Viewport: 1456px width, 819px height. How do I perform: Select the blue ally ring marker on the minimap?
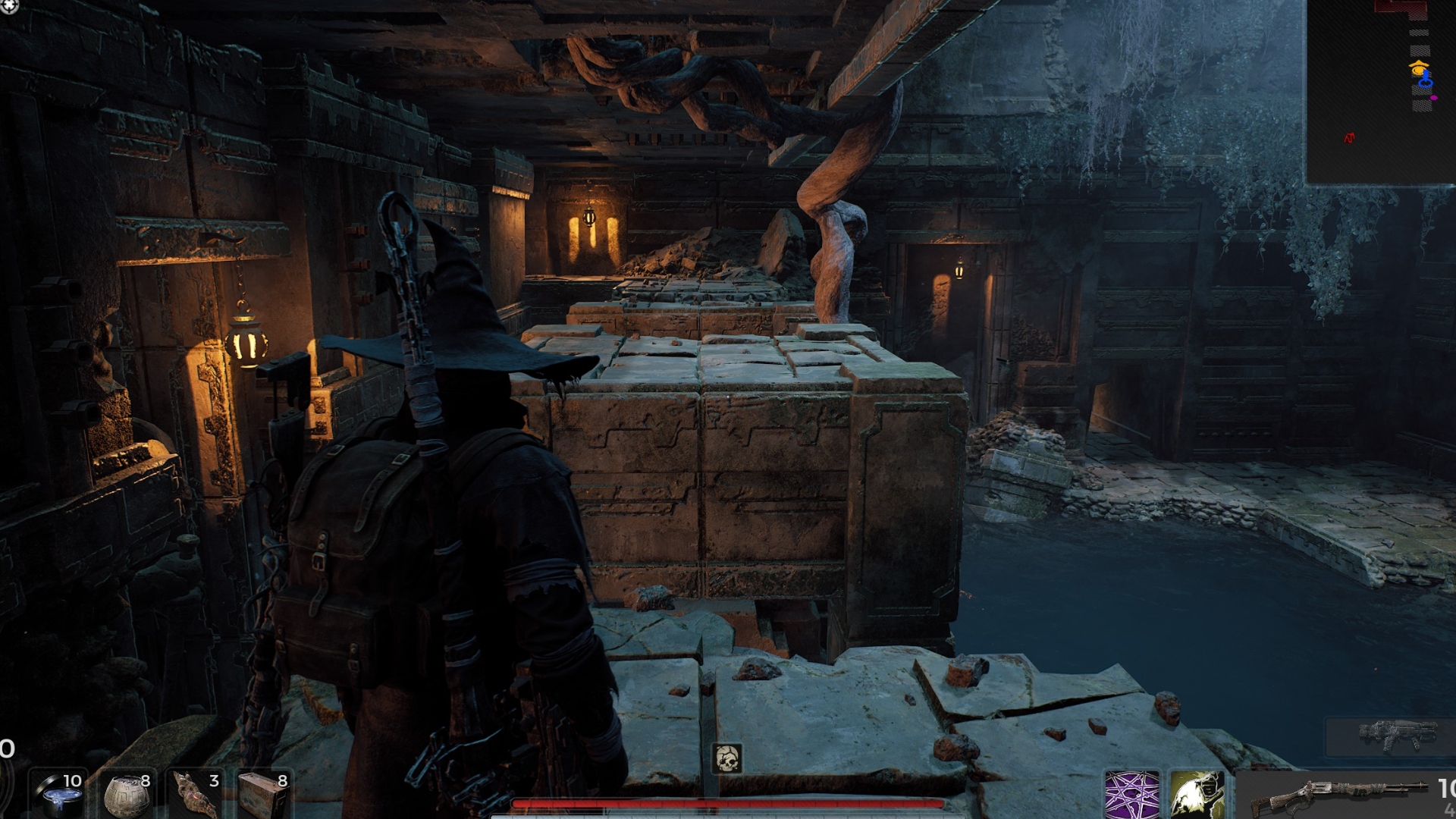pos(1425,83)
